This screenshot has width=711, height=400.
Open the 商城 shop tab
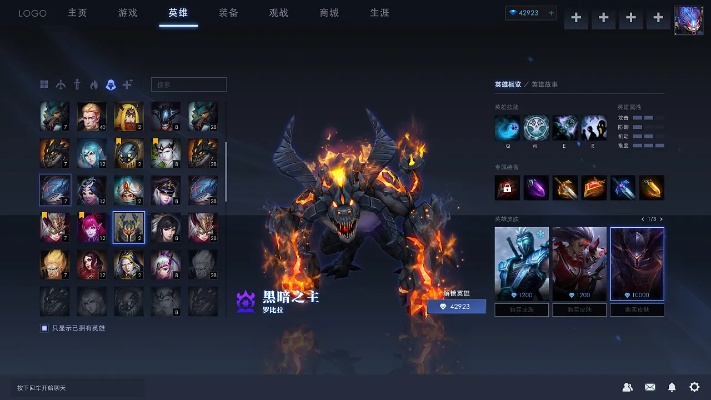coord(329,13)
